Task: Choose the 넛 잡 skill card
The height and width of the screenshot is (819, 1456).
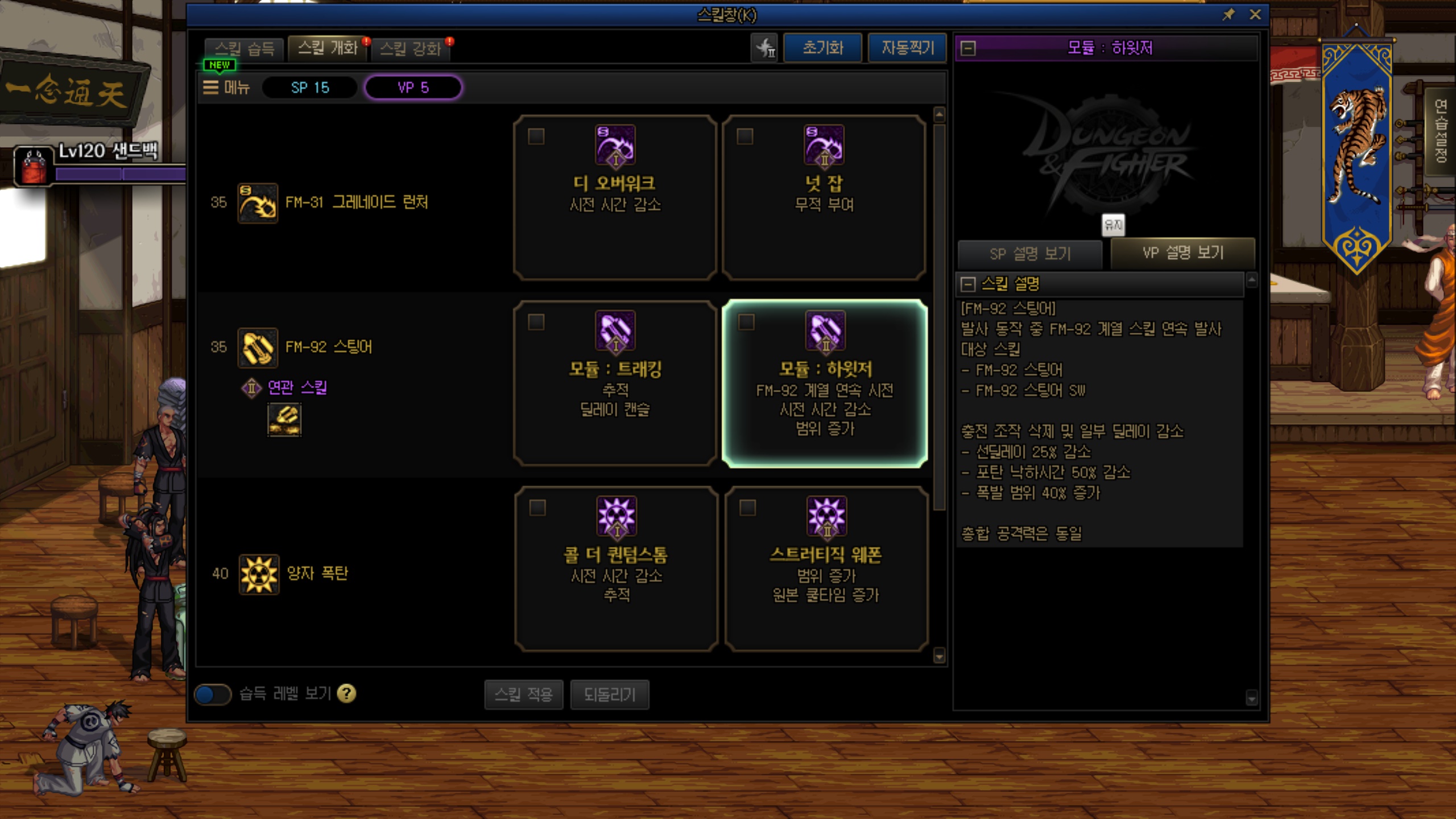Action: point(824,197)
